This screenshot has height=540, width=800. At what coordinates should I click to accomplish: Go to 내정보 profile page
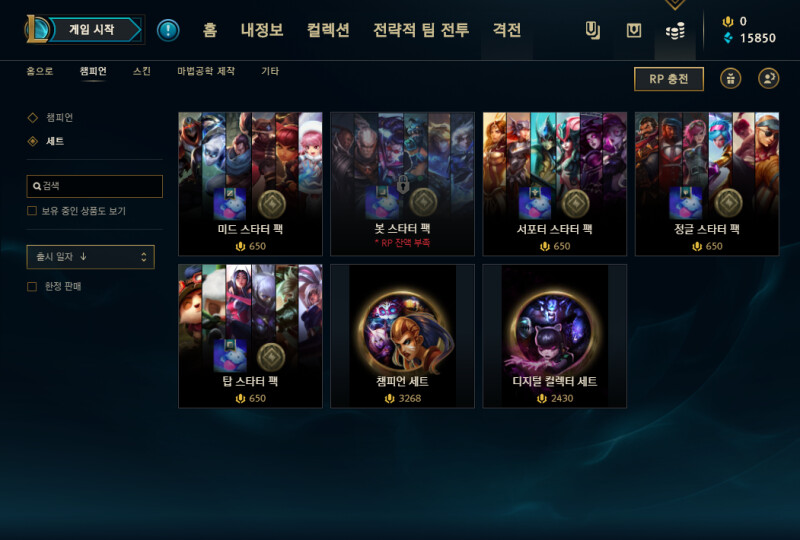click(x=262, y=30)
